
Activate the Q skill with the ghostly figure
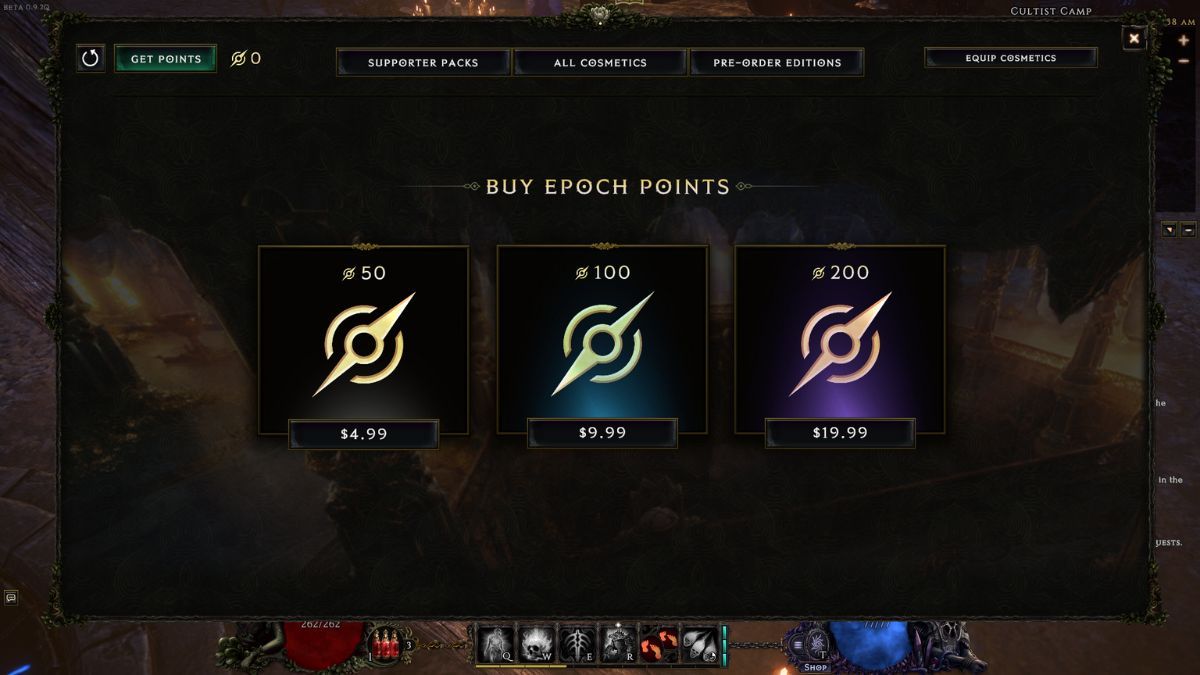point(496,644)
